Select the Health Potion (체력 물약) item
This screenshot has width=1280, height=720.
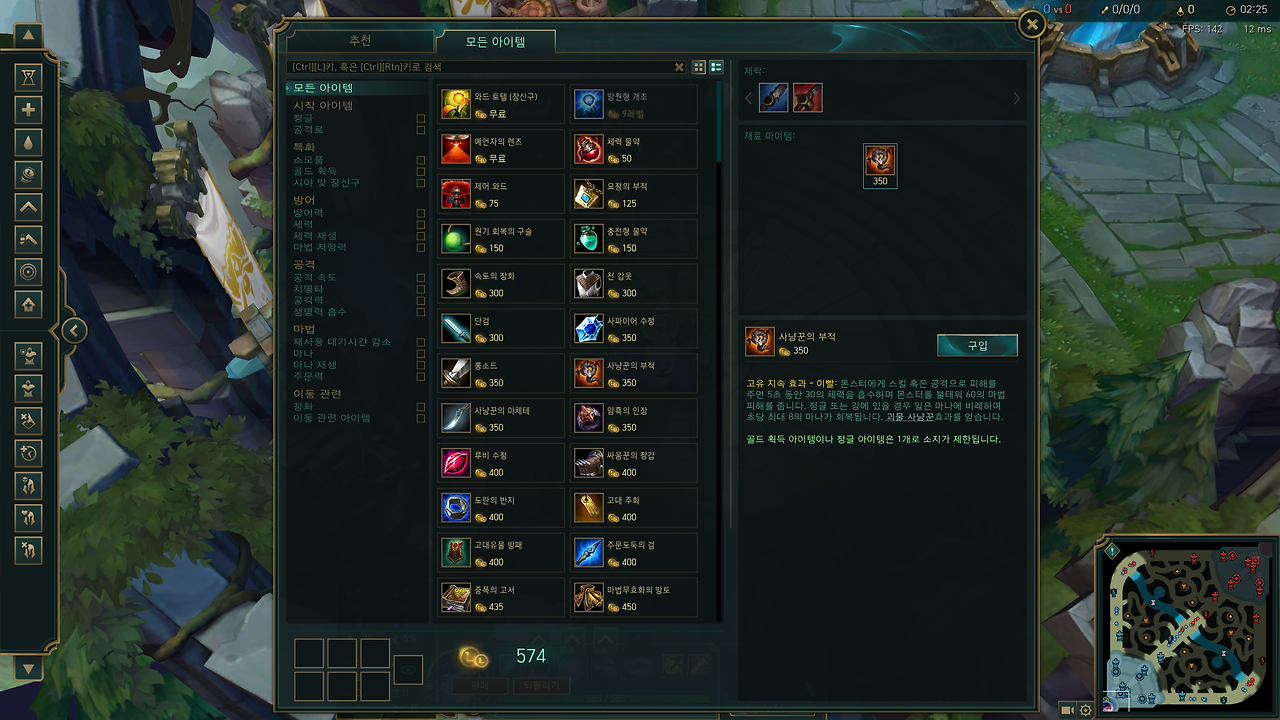pos(632,149)
